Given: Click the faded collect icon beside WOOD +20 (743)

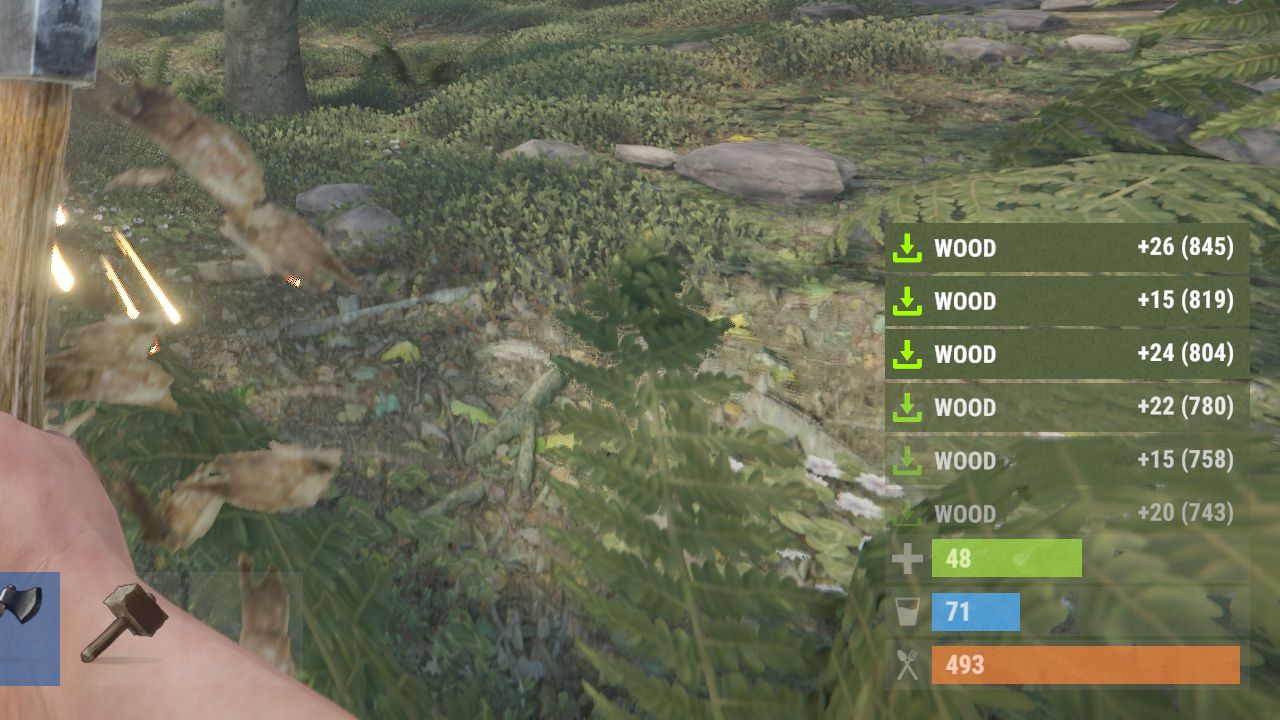Looking at the screenshot, I should coord(907,513).
